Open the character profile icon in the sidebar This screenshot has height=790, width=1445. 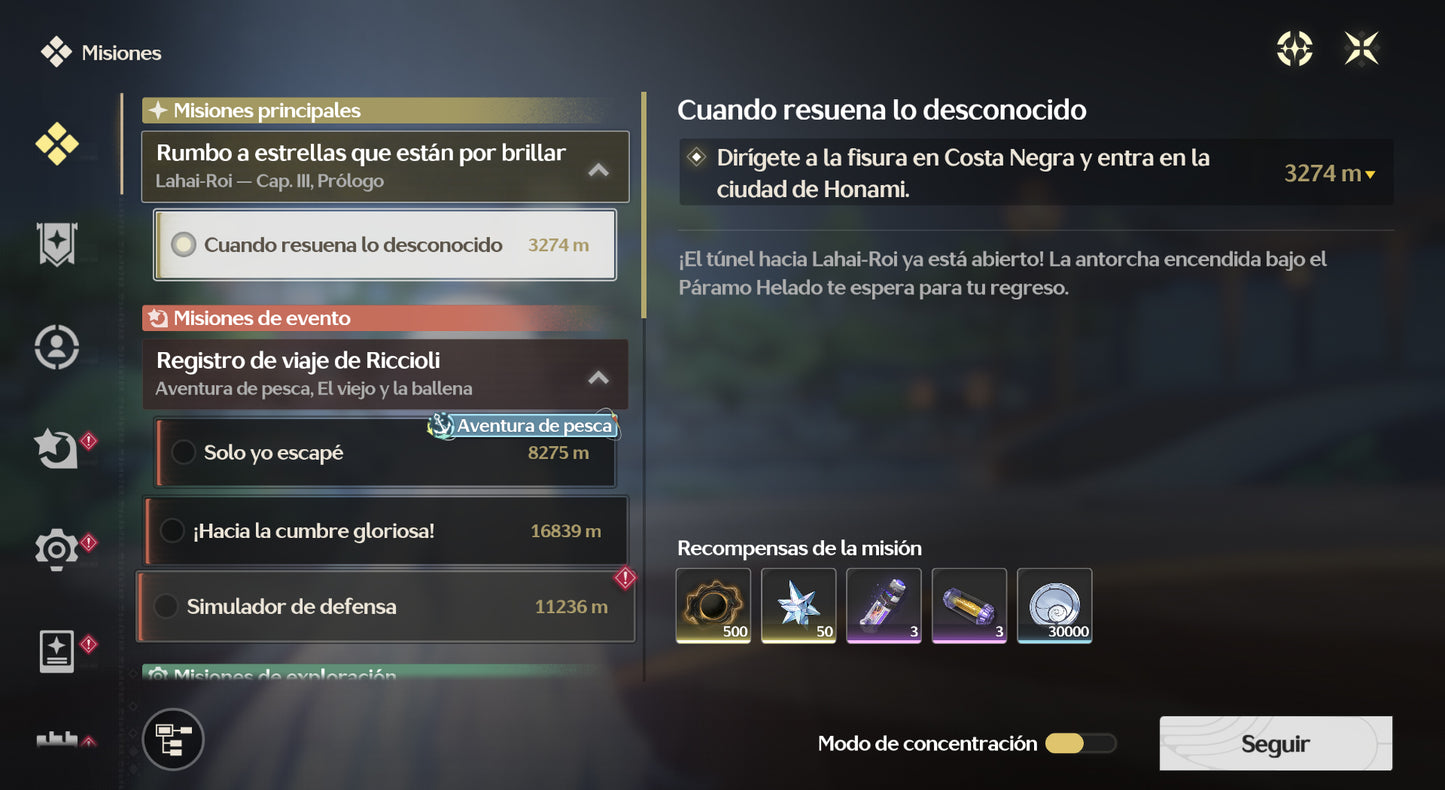pyautogui.click(x=57, y=346)
